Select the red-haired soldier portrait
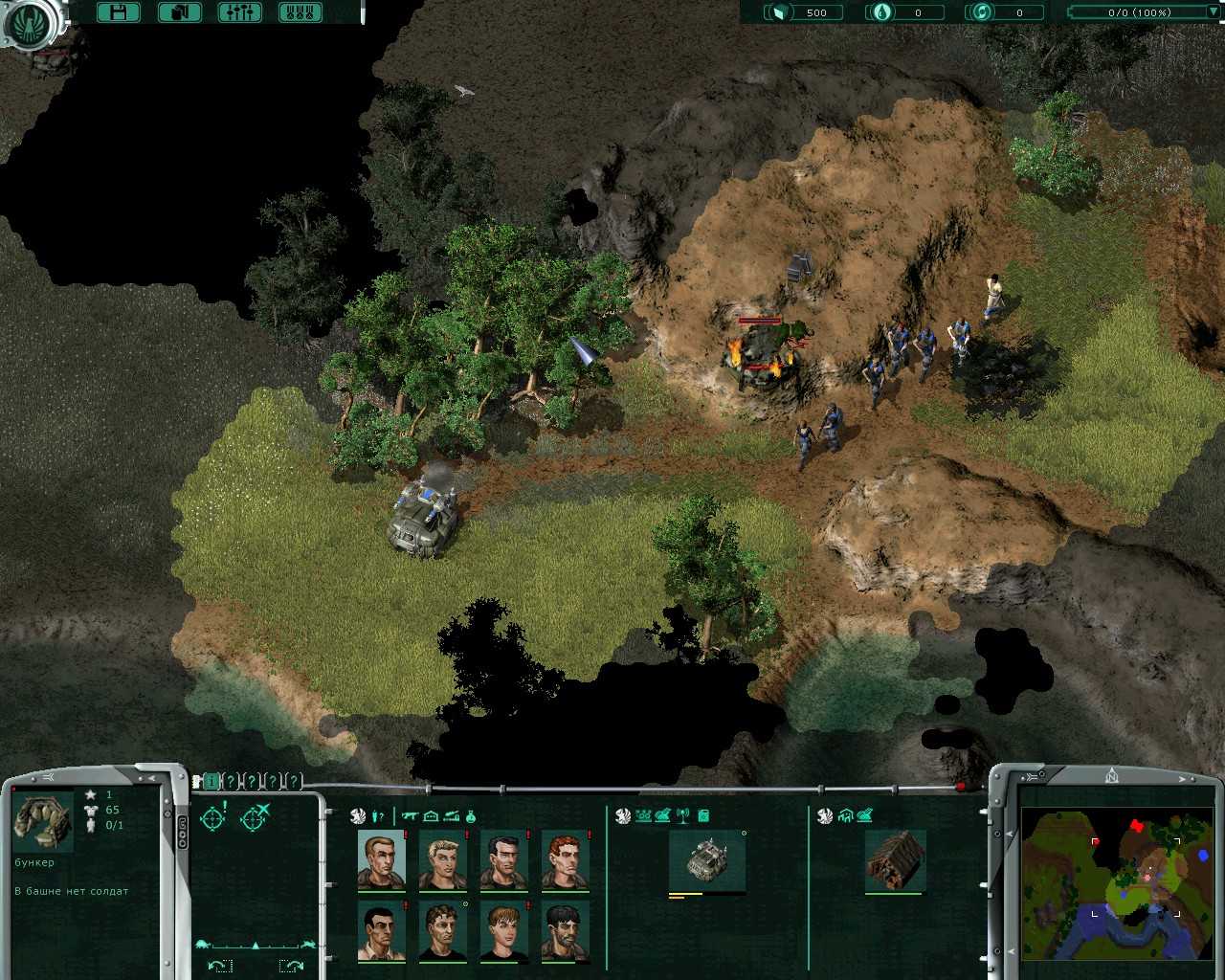Screen dimensions: 1225x980 click(x=565, y=860)
